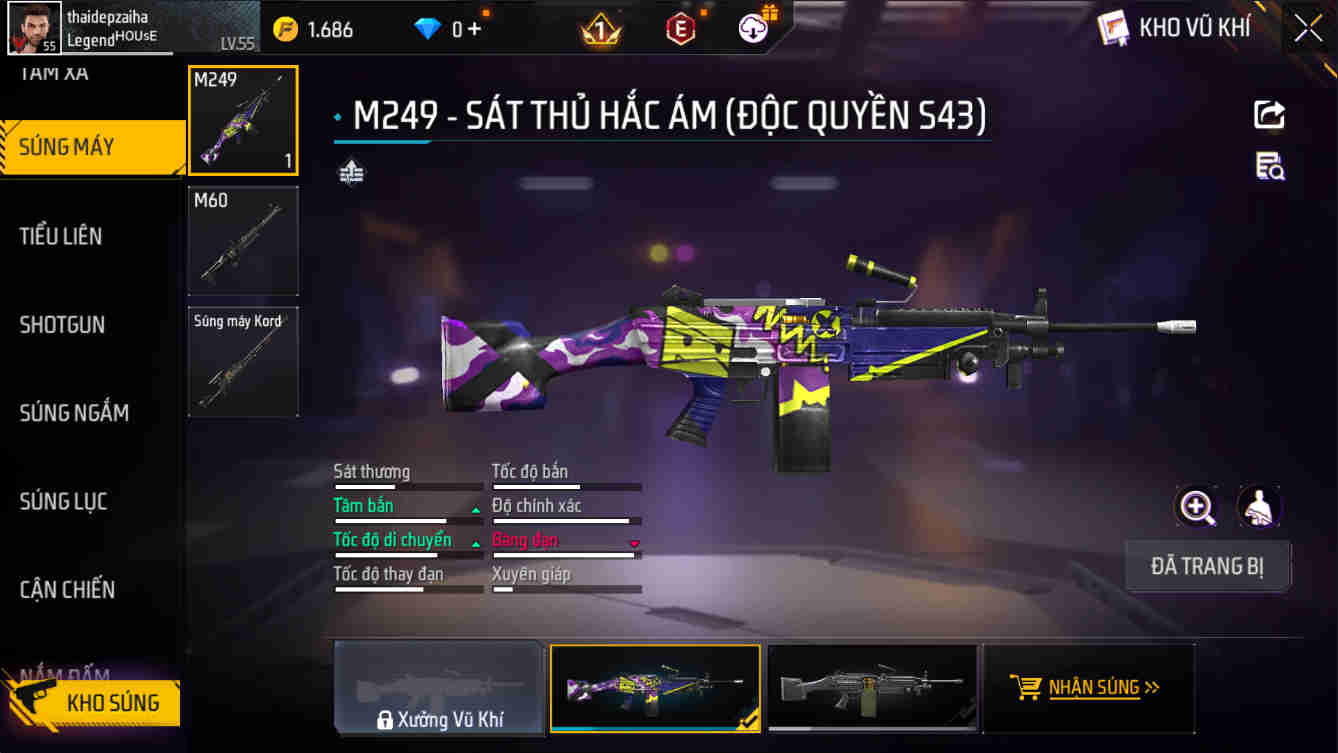Click the ĐÃ TRANG BỊ button
The image size is (1338, 753).
click(x=1207, y=566)
